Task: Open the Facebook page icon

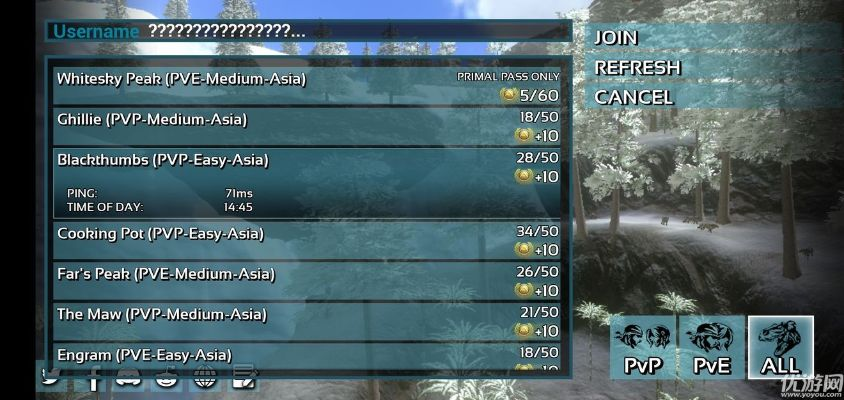Action: point(95,378)
